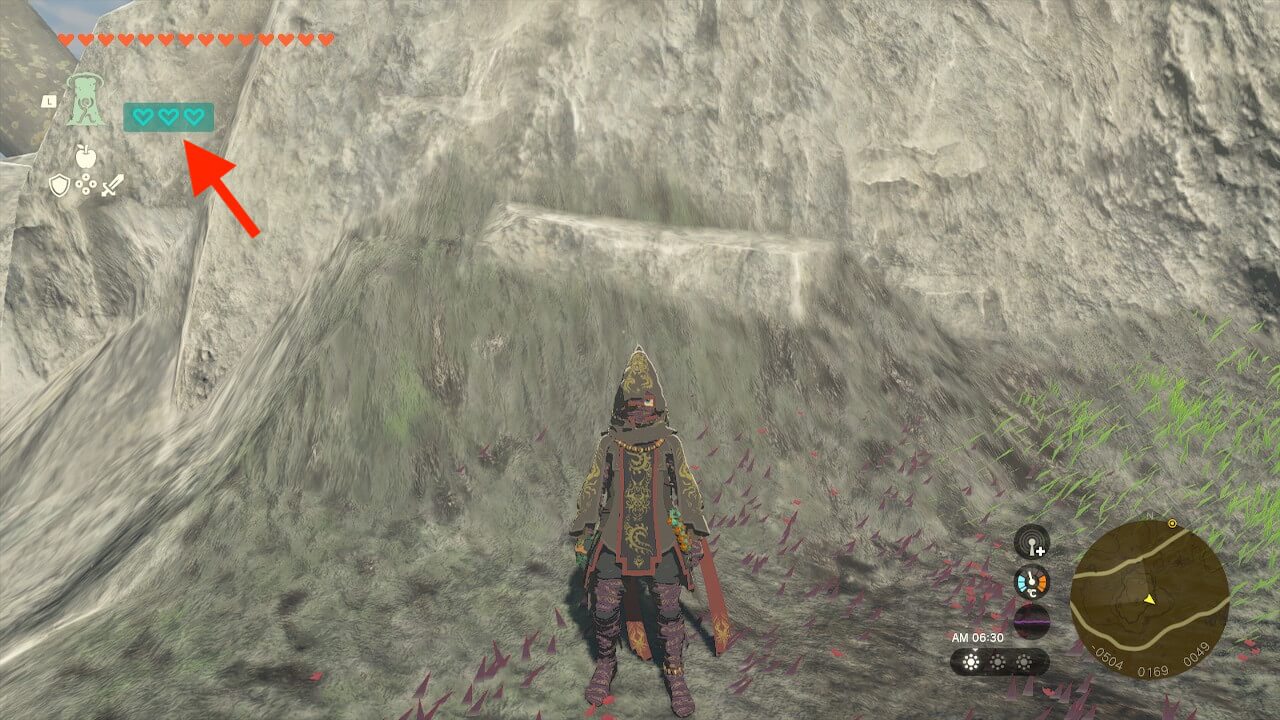Choose the shield quick-select icon
The height and width of the screenshot is (720, 1280).
[60, 185]
